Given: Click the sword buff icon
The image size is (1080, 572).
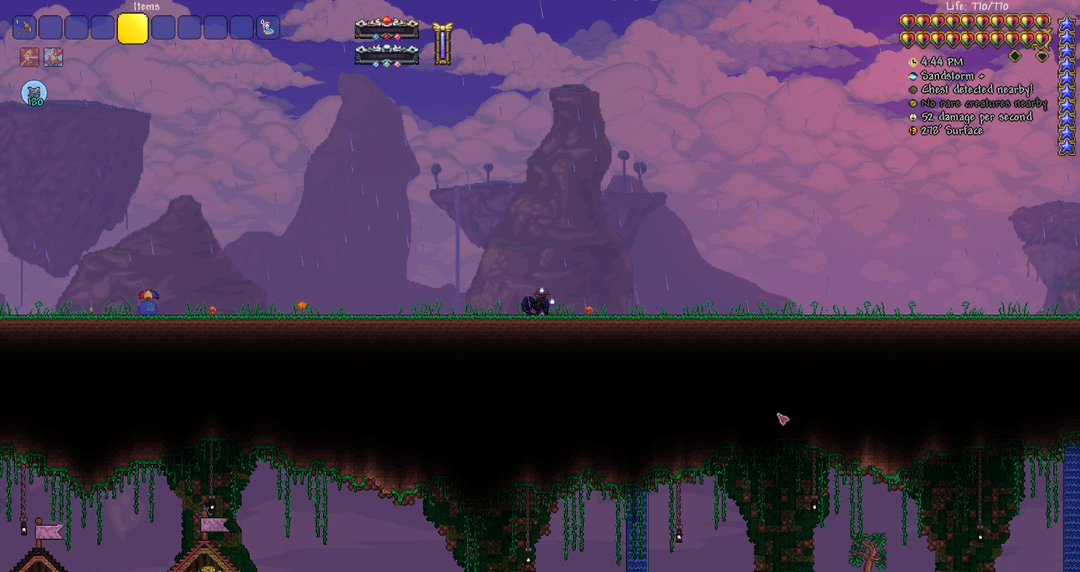Looking at the screenshot, I should point(29,58).
